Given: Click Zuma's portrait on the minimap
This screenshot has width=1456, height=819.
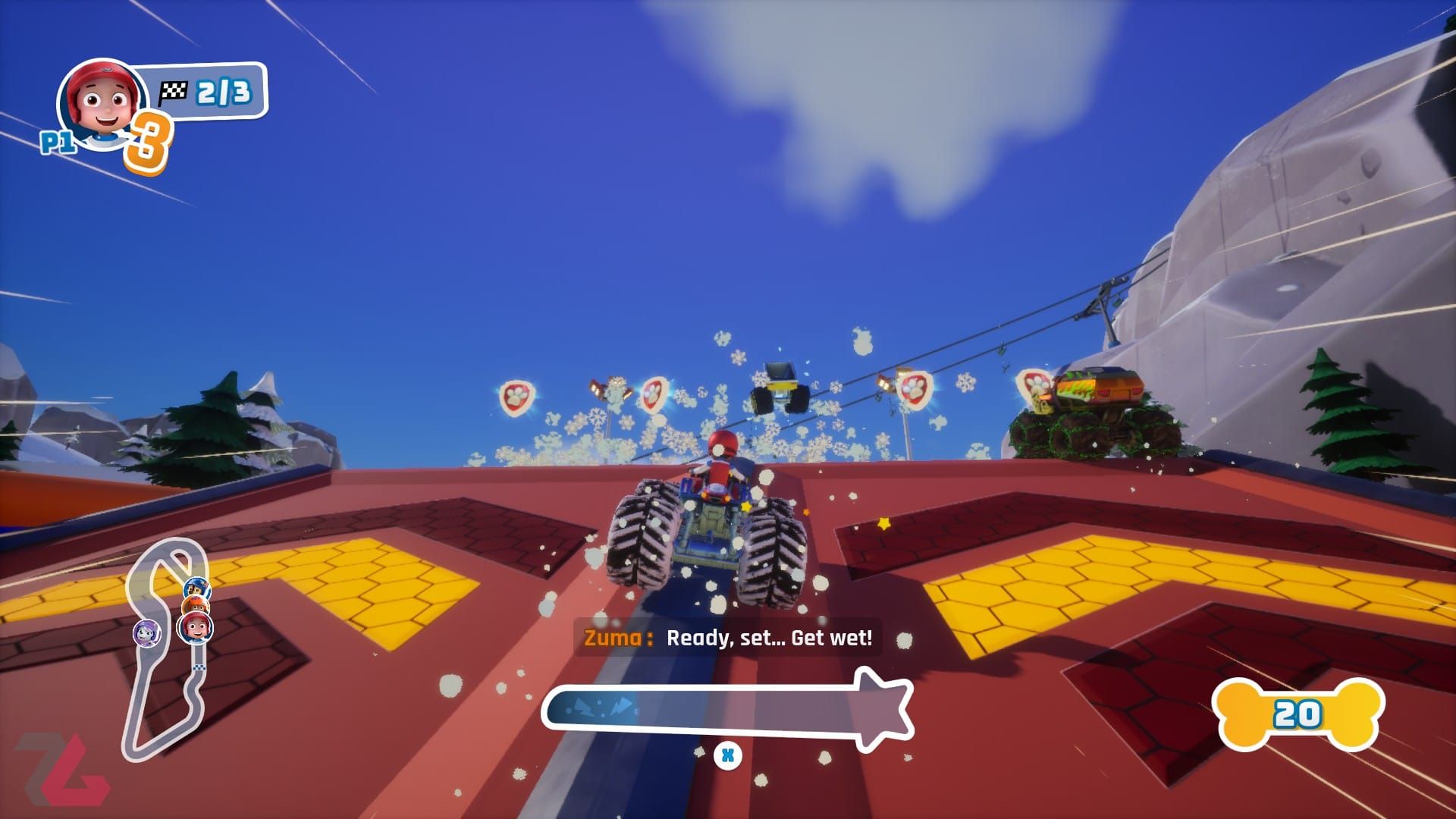Looking at the screenshot, I should (x=196, y=605).
